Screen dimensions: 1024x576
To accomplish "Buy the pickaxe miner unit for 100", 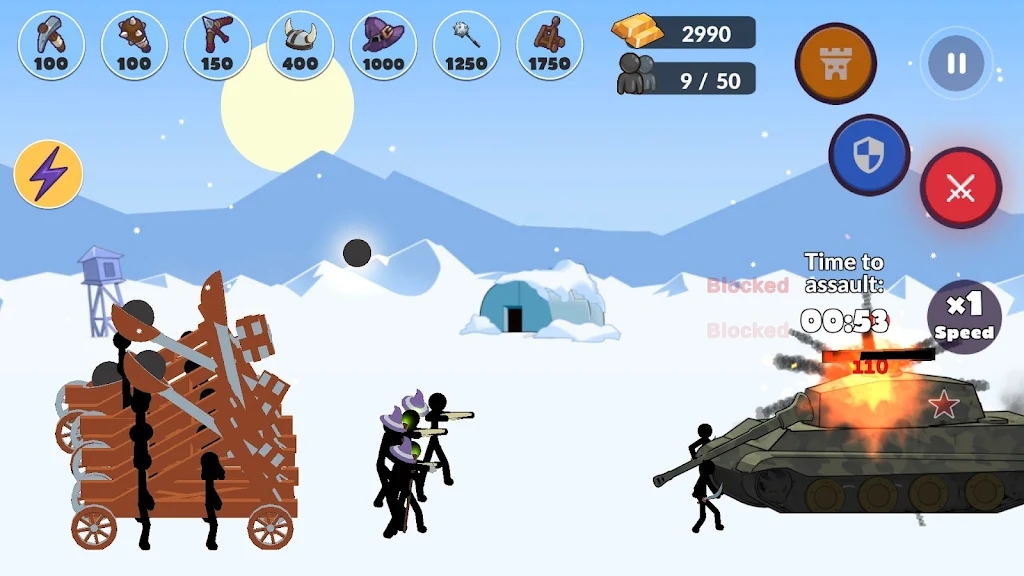I will click(x=51, y=44).
